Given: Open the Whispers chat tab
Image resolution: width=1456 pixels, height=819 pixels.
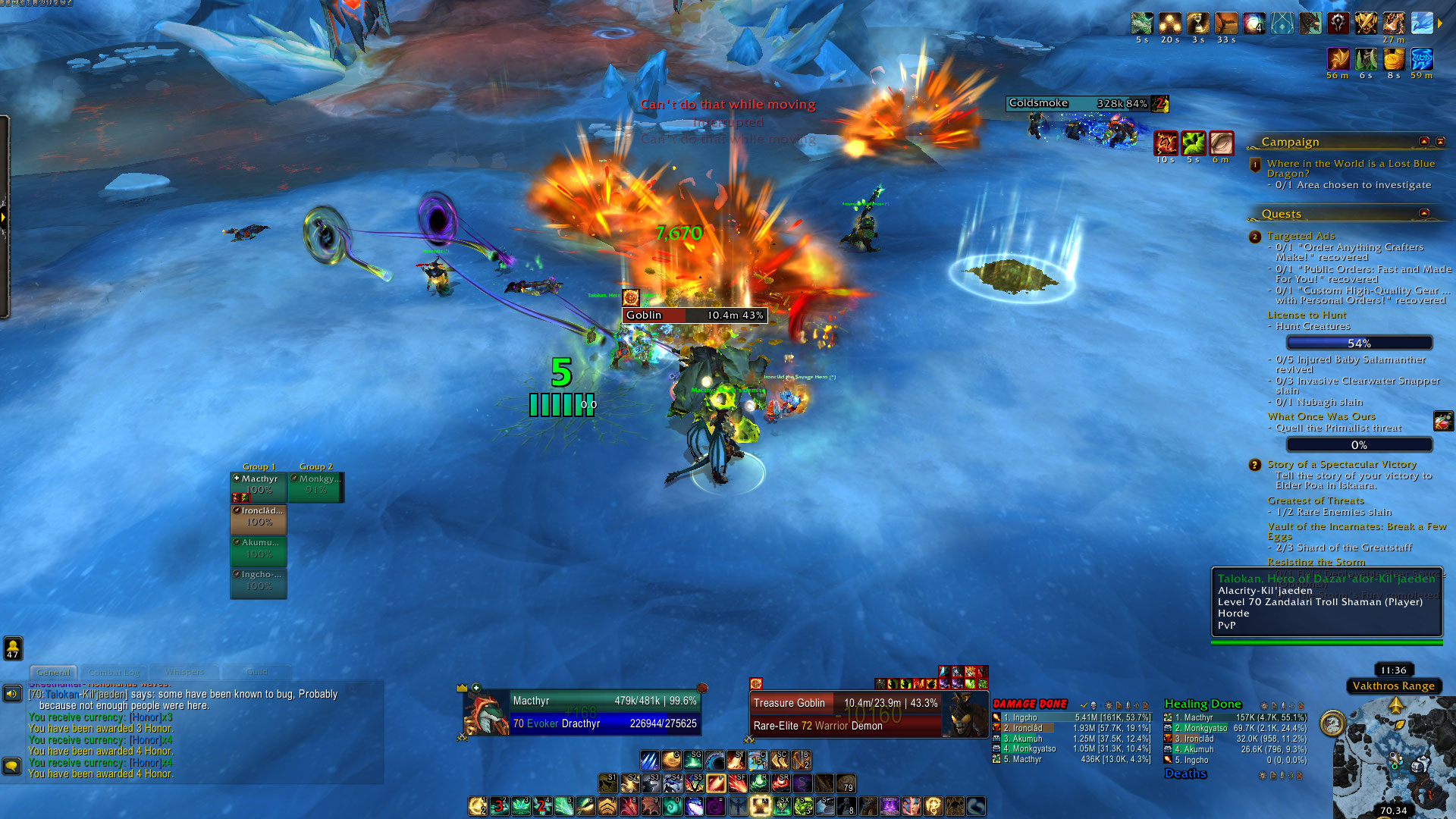Looking at the screenshot, I should 184,672.
